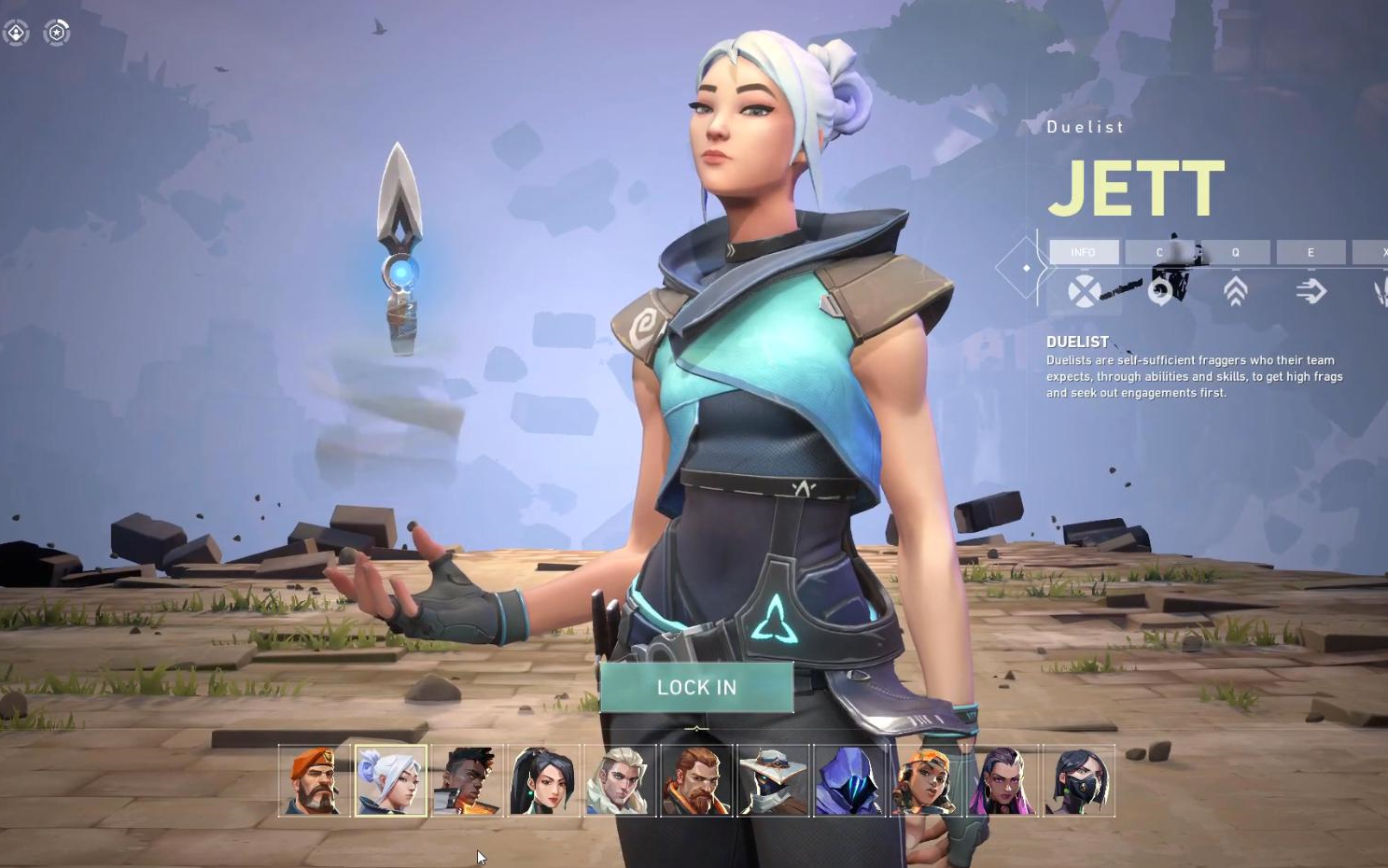Choose the Jett portrait in the agent row
The image size is (1388, 868).
tap(391, 780)
